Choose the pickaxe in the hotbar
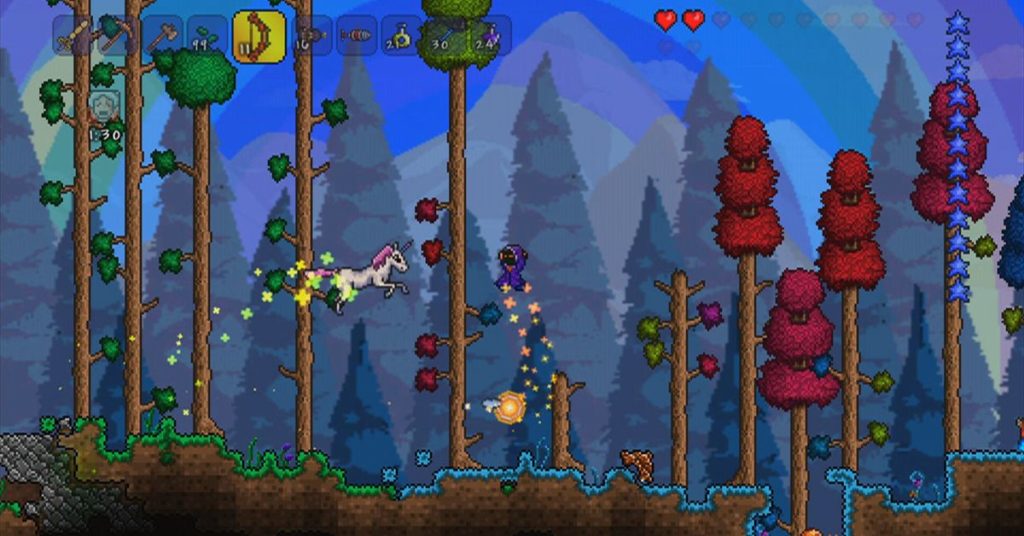The height and width of the screenshot is (536, 1024). [x=116, y=37]
